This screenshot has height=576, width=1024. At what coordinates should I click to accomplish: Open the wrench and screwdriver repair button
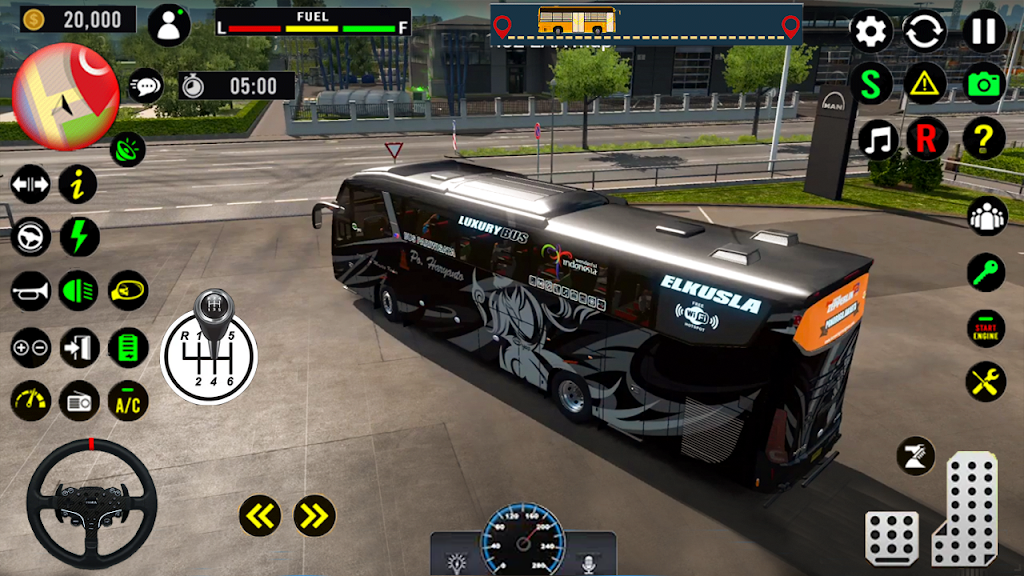985,381
